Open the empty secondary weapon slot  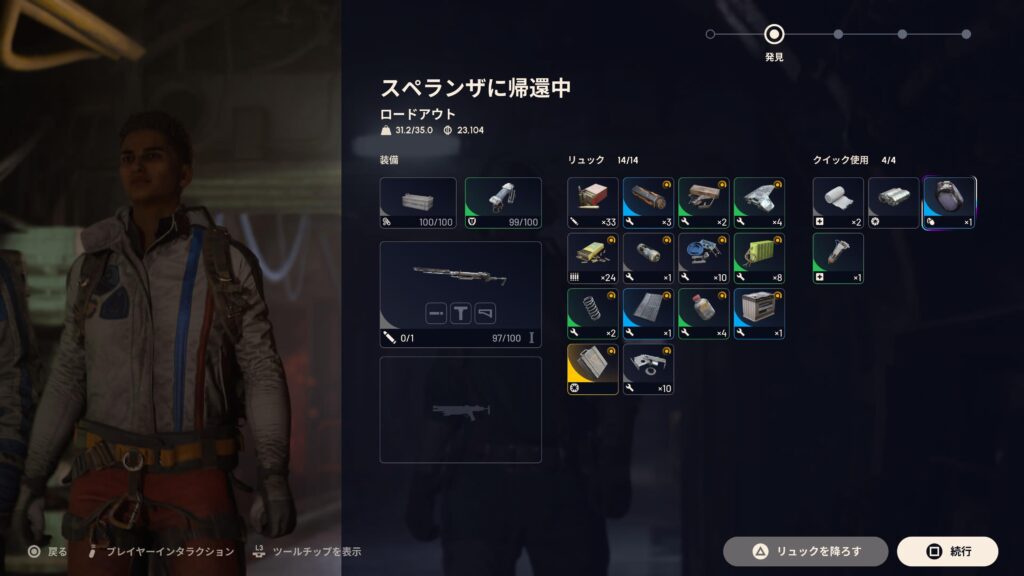pos(460,410)
